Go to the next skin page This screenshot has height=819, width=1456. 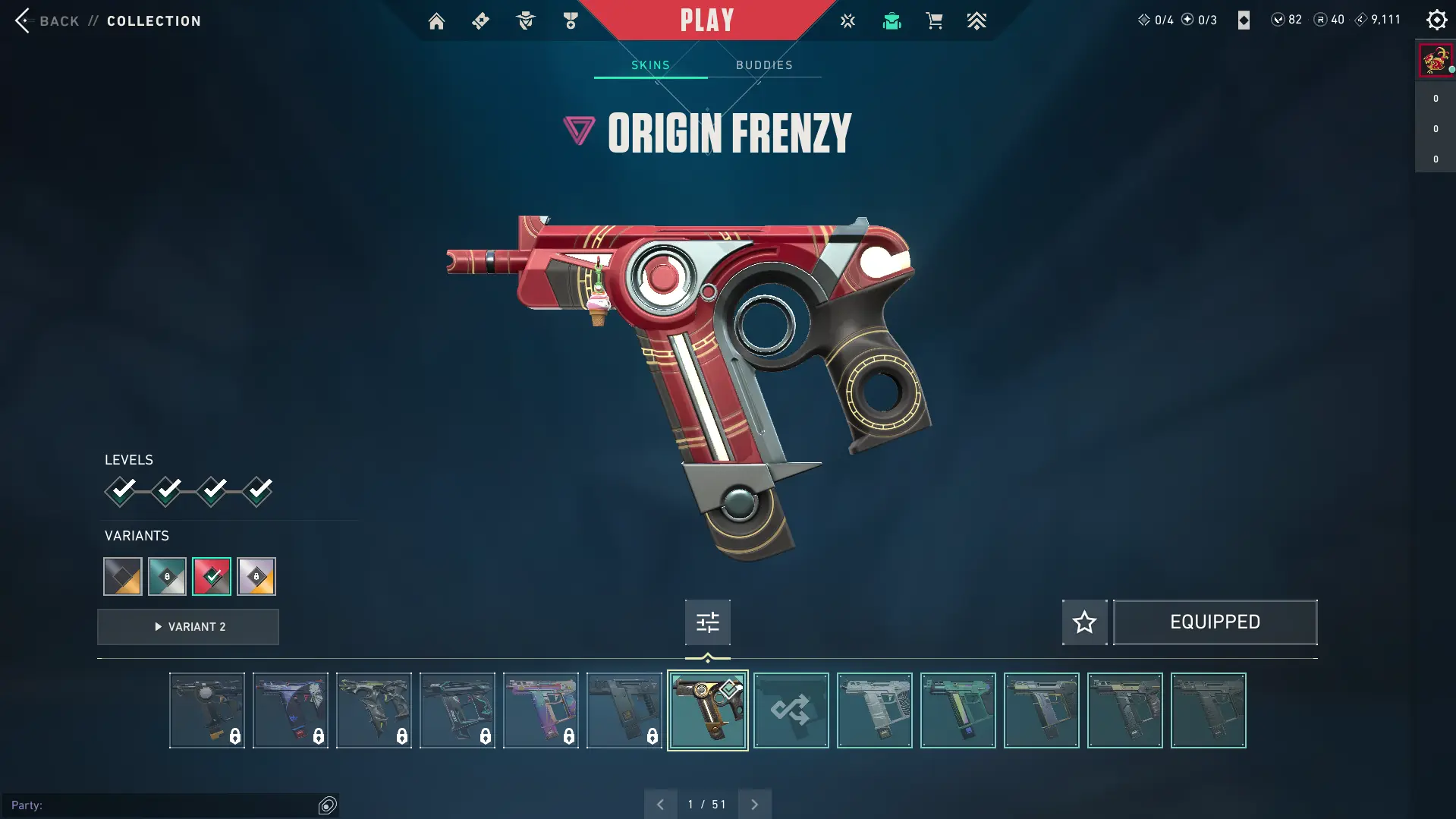point(754,805)
